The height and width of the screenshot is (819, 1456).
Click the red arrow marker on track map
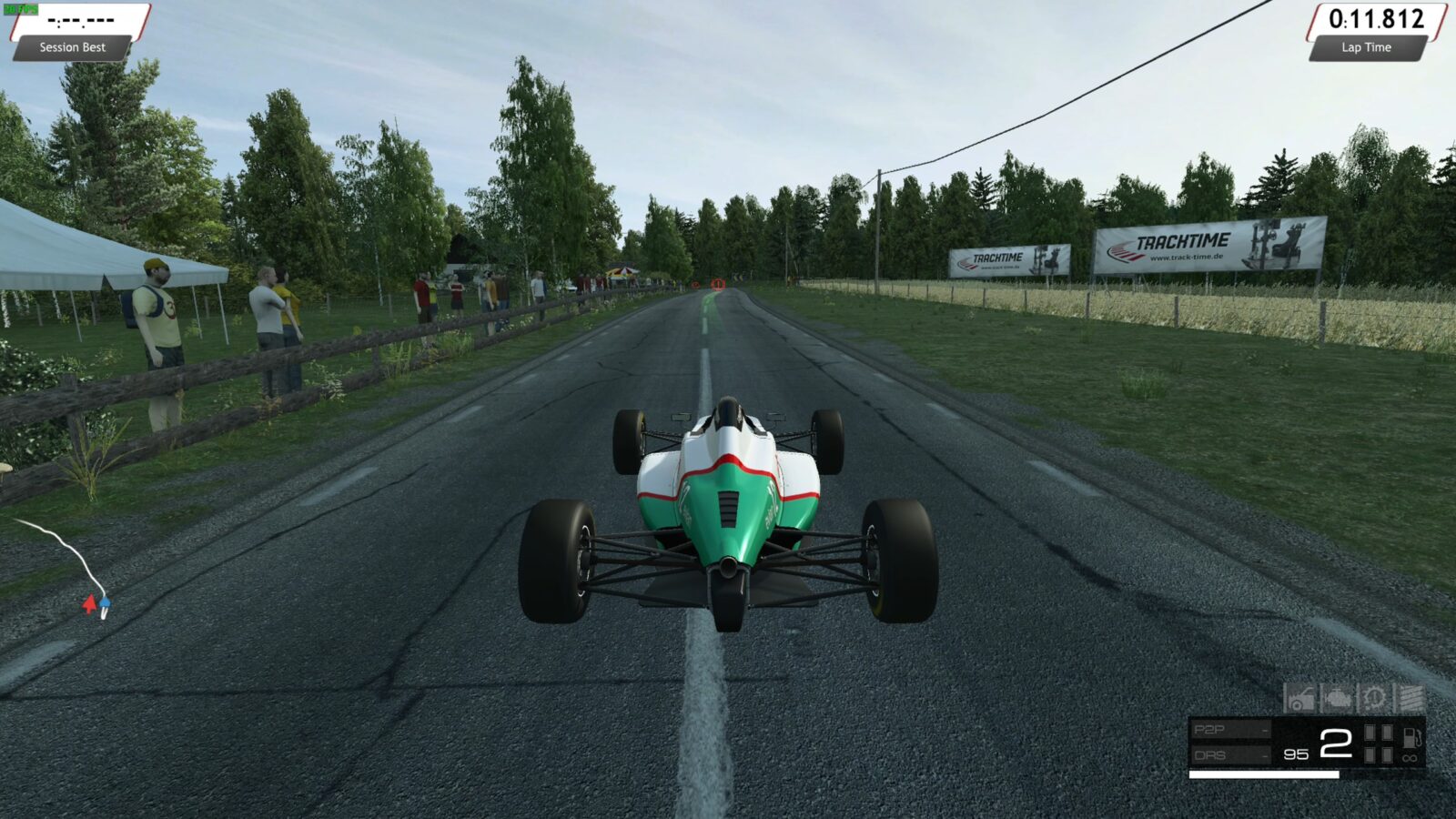click(x=89, y=603)
